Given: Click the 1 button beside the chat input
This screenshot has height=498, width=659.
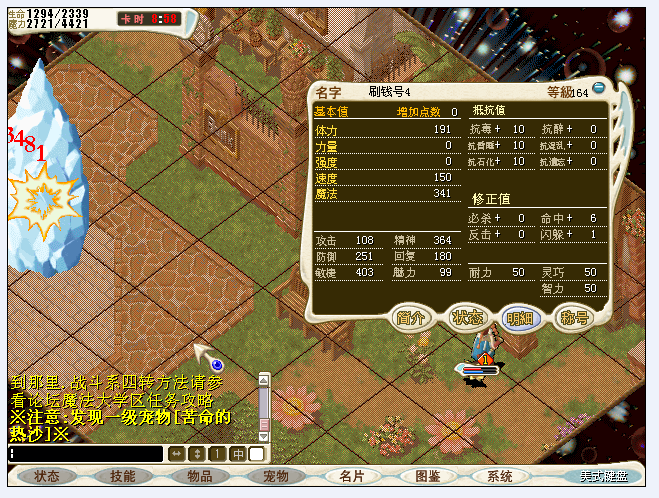Looking at the screenshot, I should click(217, 454).
